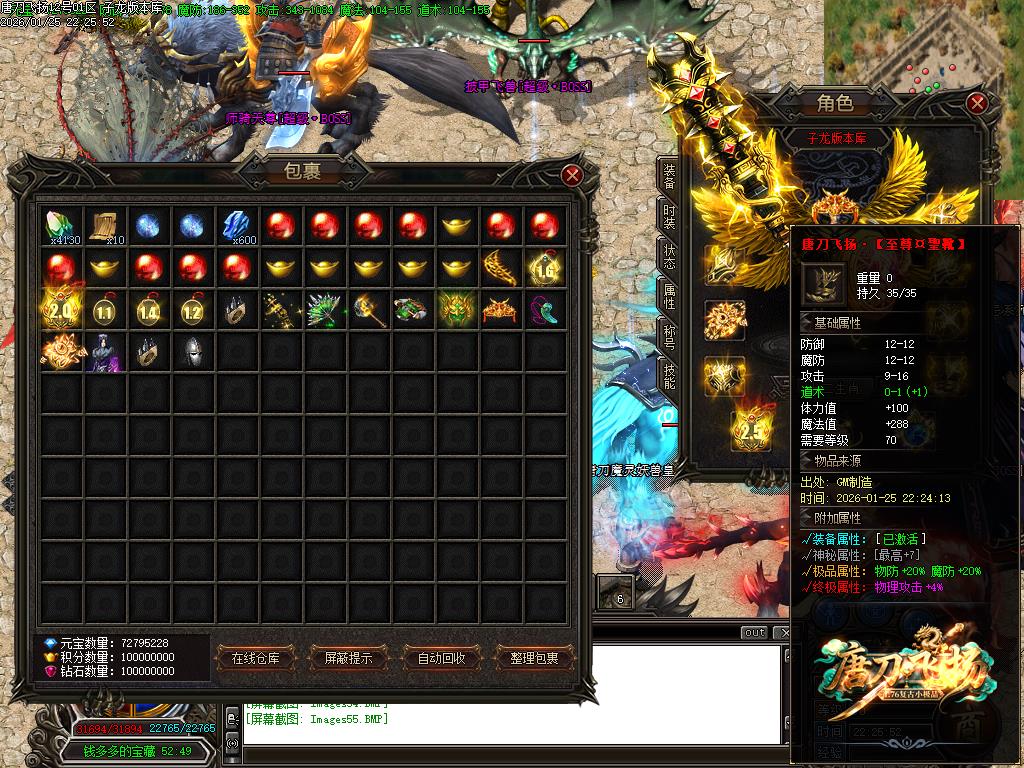Select the green crystal stack x4130
1024x768 pixels.
(61, 225)
